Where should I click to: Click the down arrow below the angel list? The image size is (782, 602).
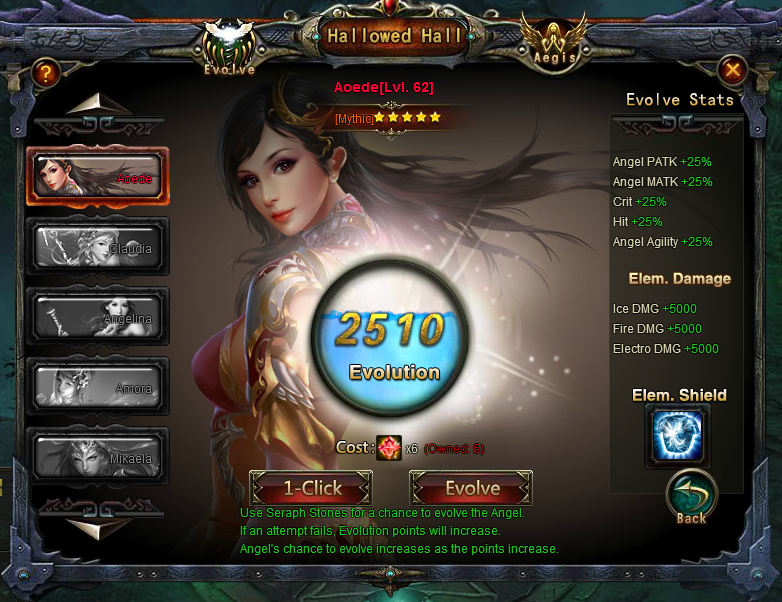click(x=98, y=526)
